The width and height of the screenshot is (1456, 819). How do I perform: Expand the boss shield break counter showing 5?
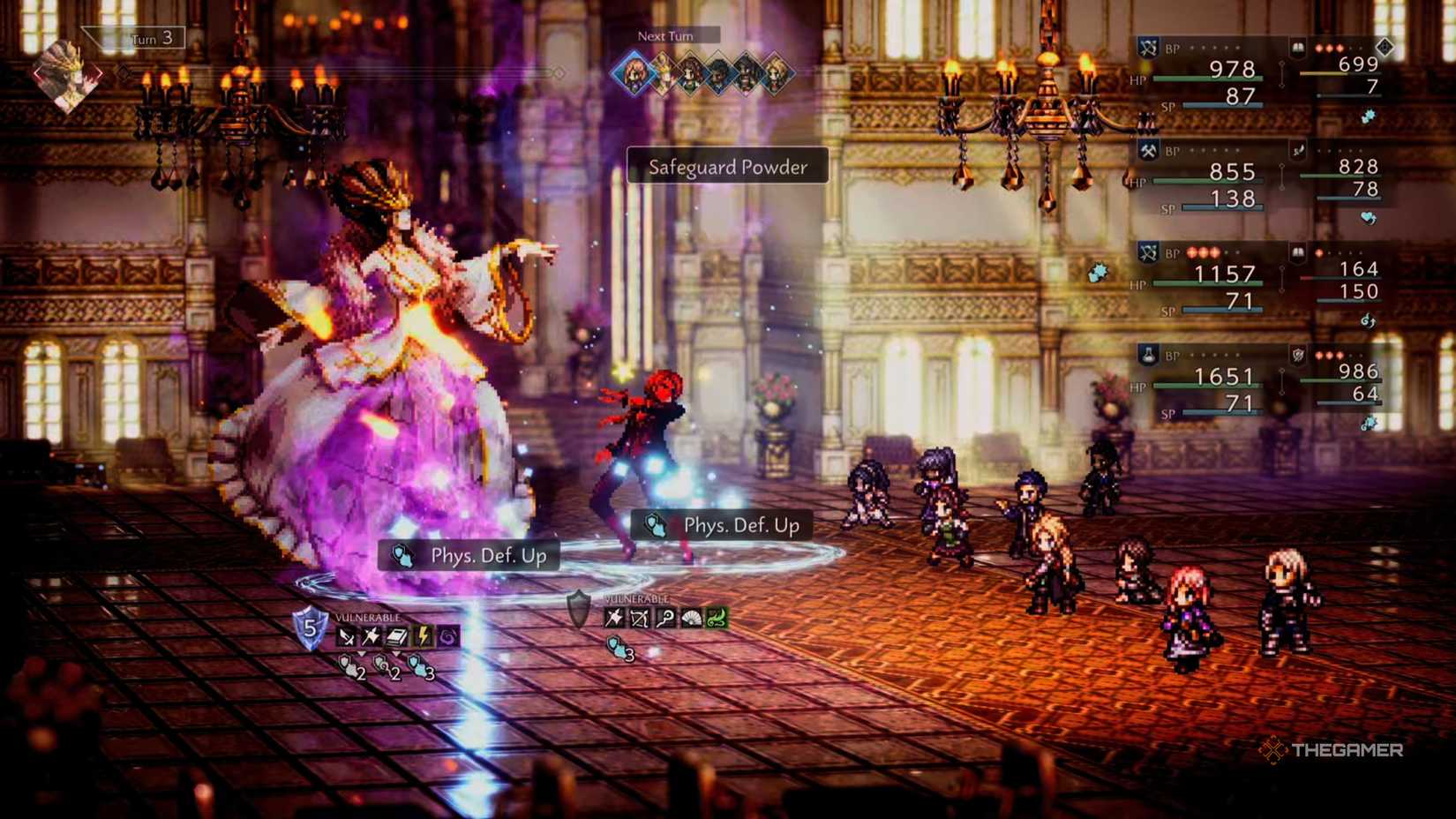311,628
